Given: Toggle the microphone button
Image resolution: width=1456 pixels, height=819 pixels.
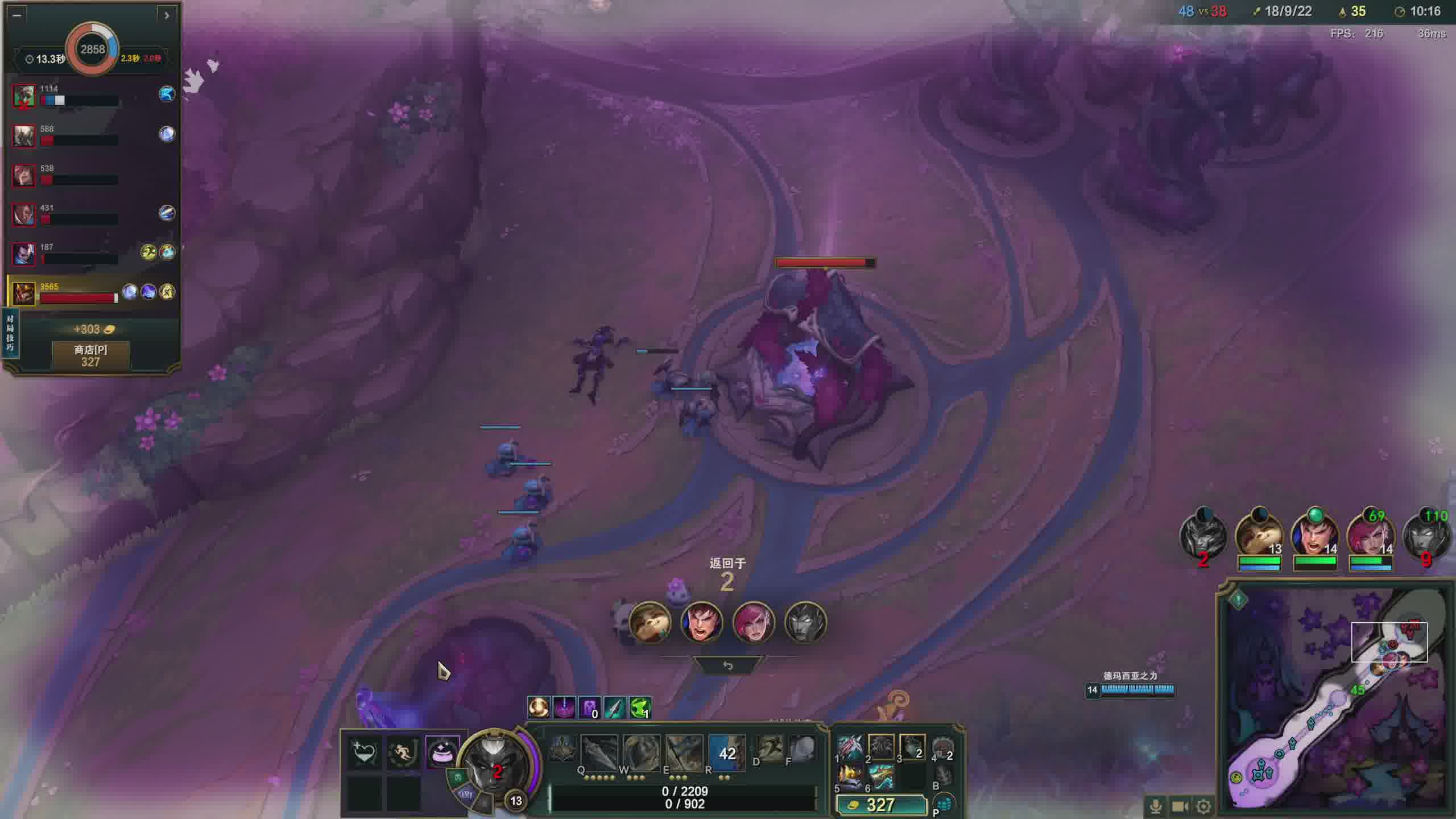Looking at the screenshot, I should click(x=1155, y=806).
